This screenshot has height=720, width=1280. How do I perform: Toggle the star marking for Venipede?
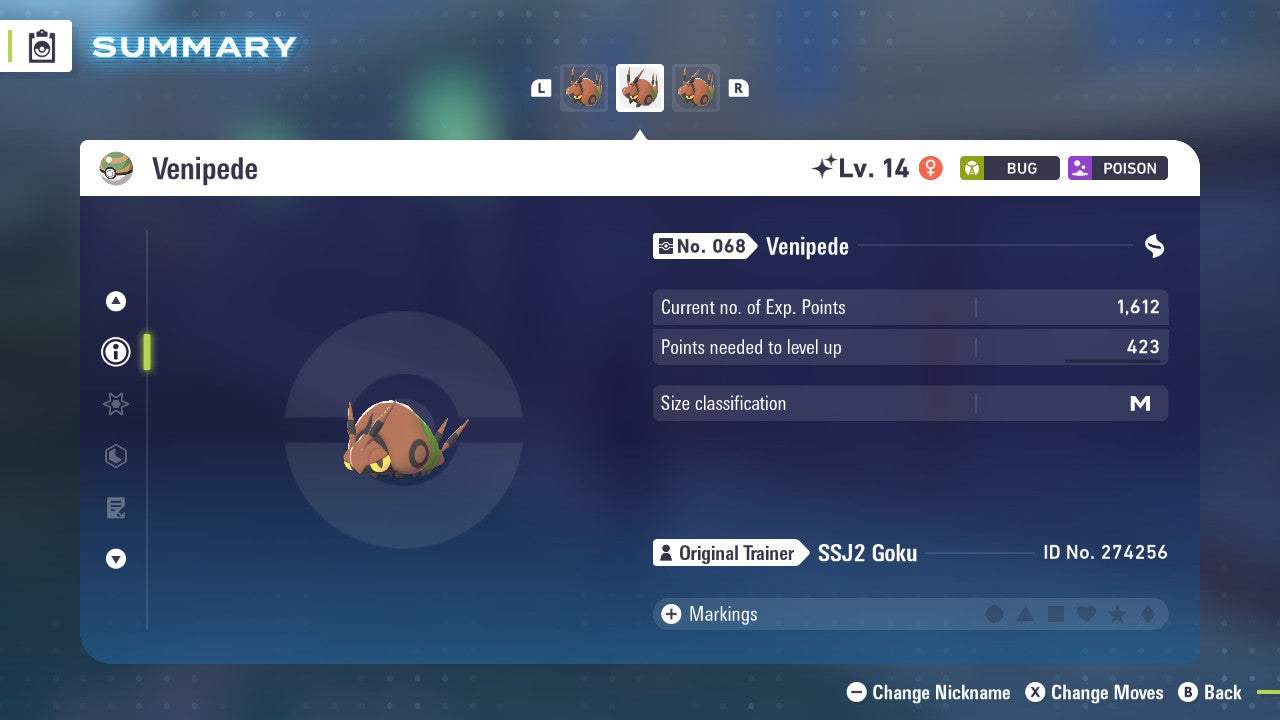click(x=1117, y=614)
